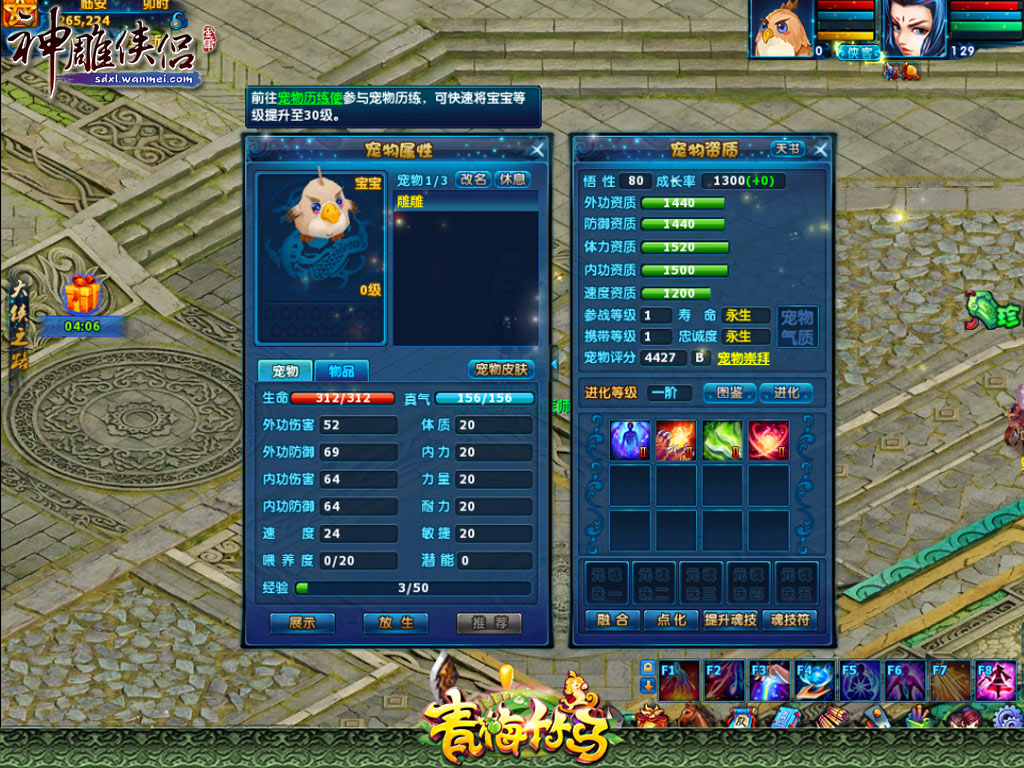Image resolution: width=1024 pixels, height=768 pixels.
Task: Open the 天书 button
Action: (x=787, y=149)
